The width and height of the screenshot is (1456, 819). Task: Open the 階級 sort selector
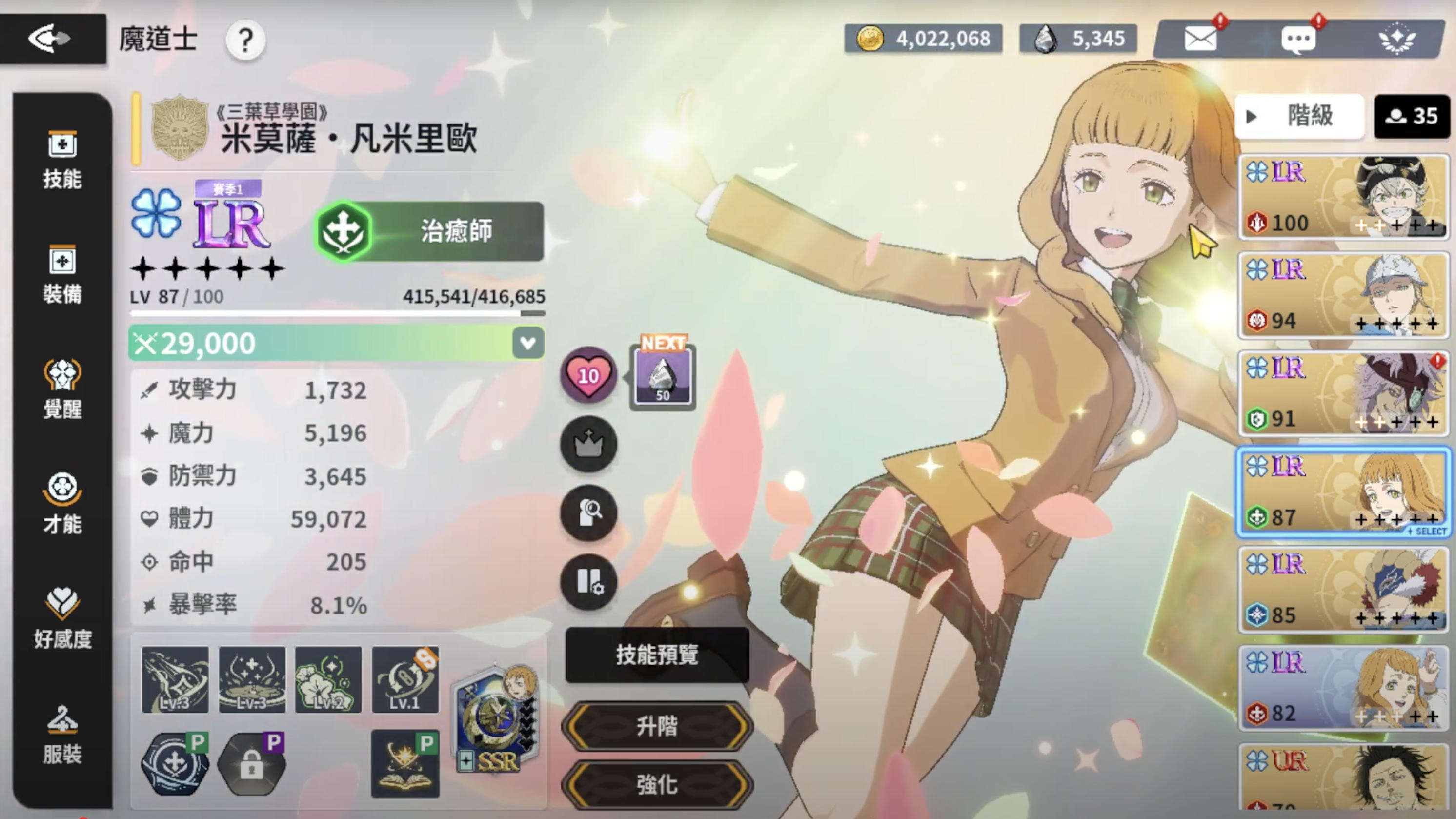tap(1299, 117)
